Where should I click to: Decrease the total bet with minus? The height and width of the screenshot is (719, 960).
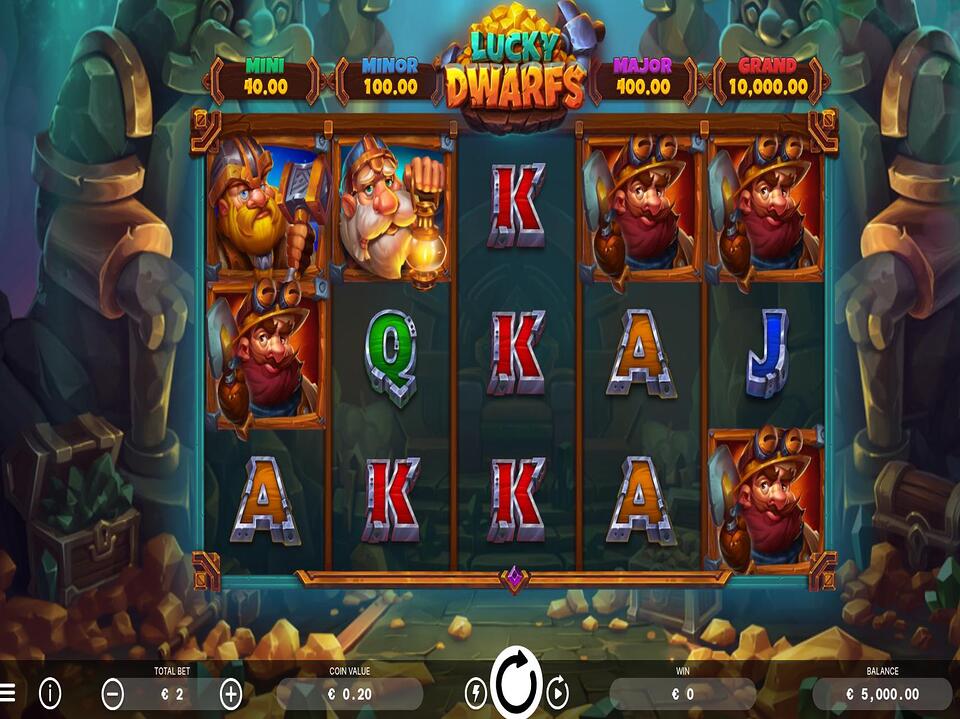coord(114,693)
